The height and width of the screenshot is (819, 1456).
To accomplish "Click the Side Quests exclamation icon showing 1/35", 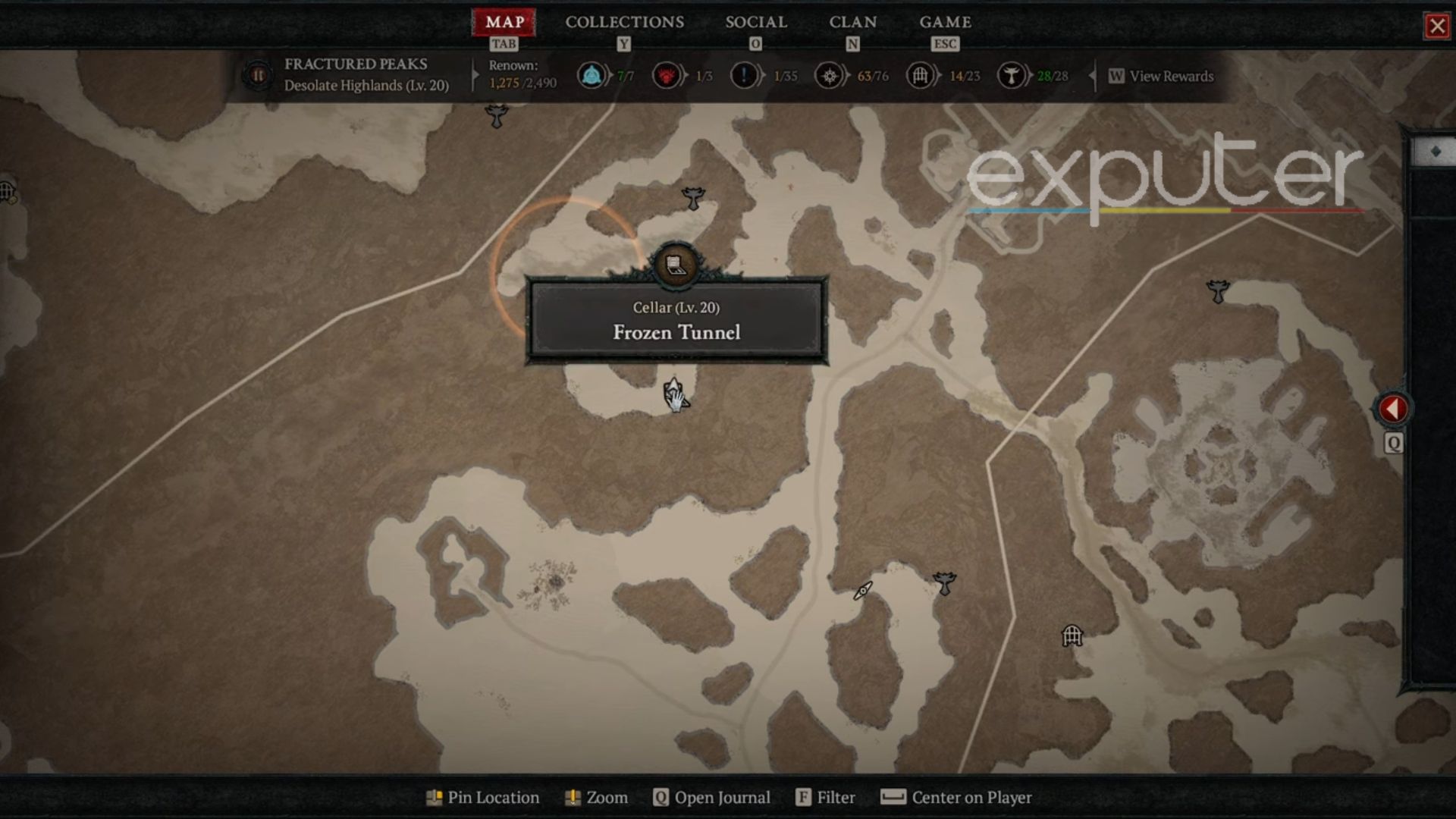I will point(745,76).
